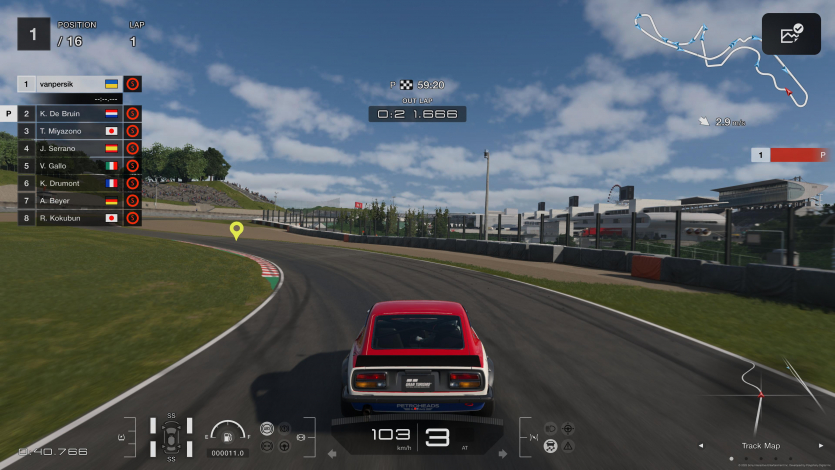Pick V. Gallo's leaderboard row

pyautogui.click(x=70, y=166)
